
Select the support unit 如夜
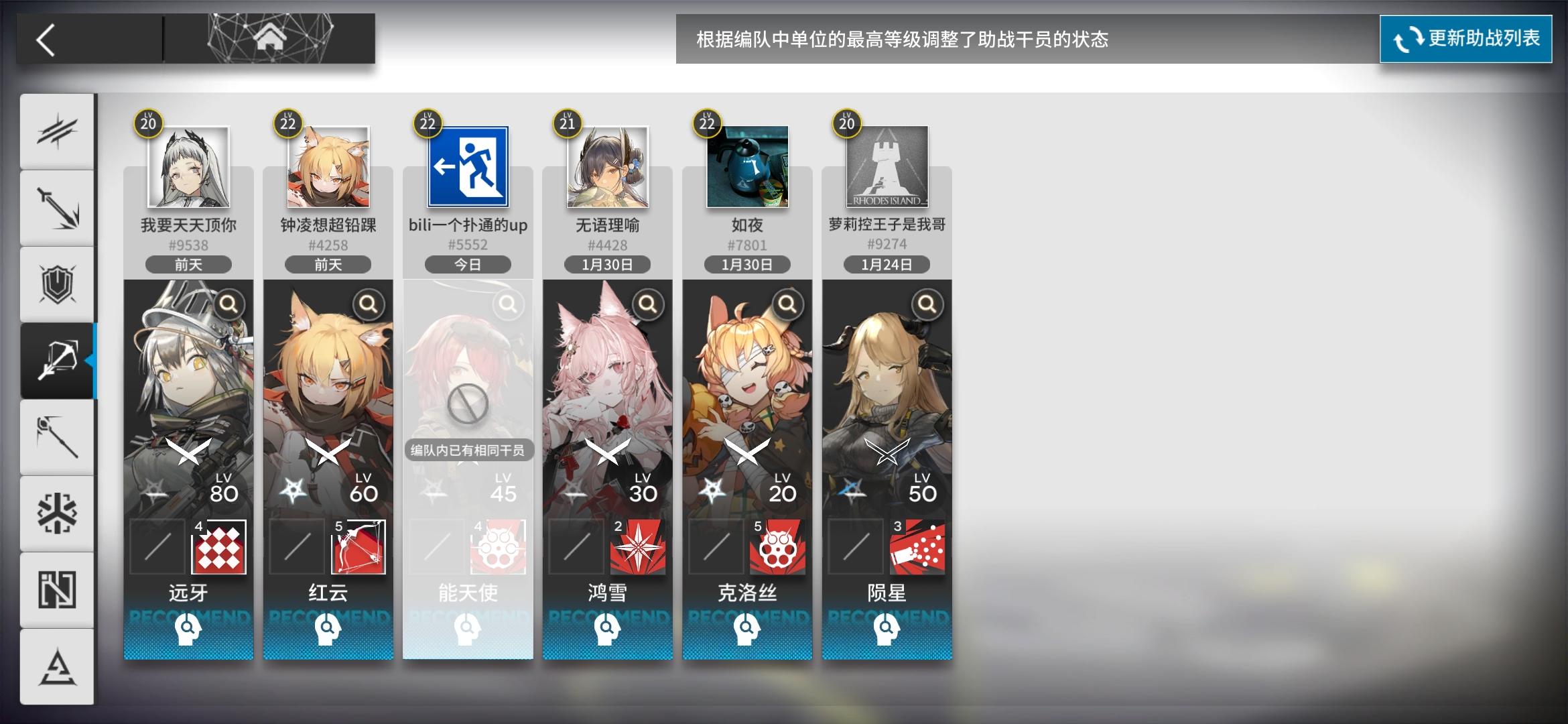[746, 402]
